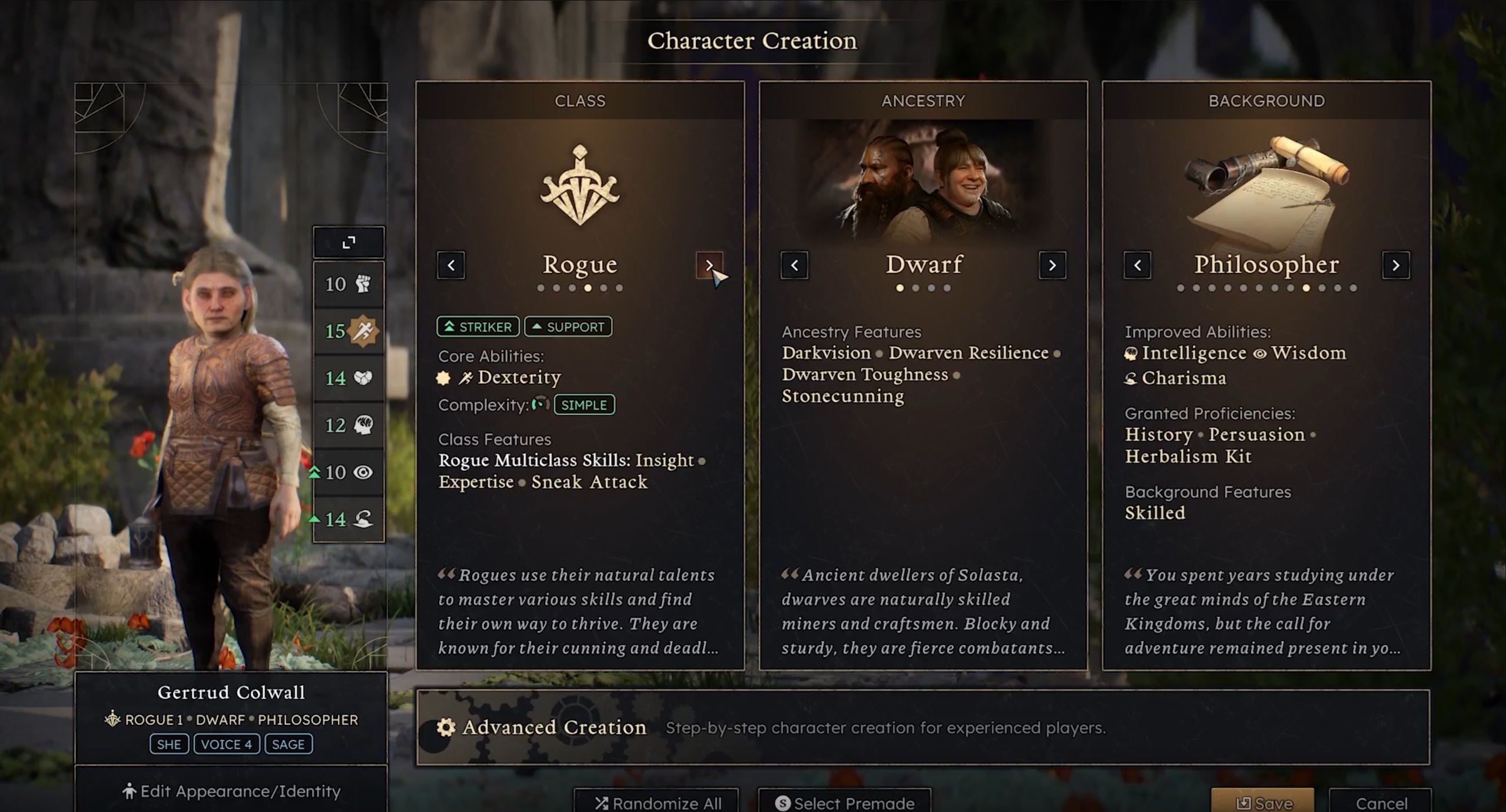Viewport: 1506px width, 812px height.
Task: Select the Intelligence brain stat slot
Action: point(349,425)
